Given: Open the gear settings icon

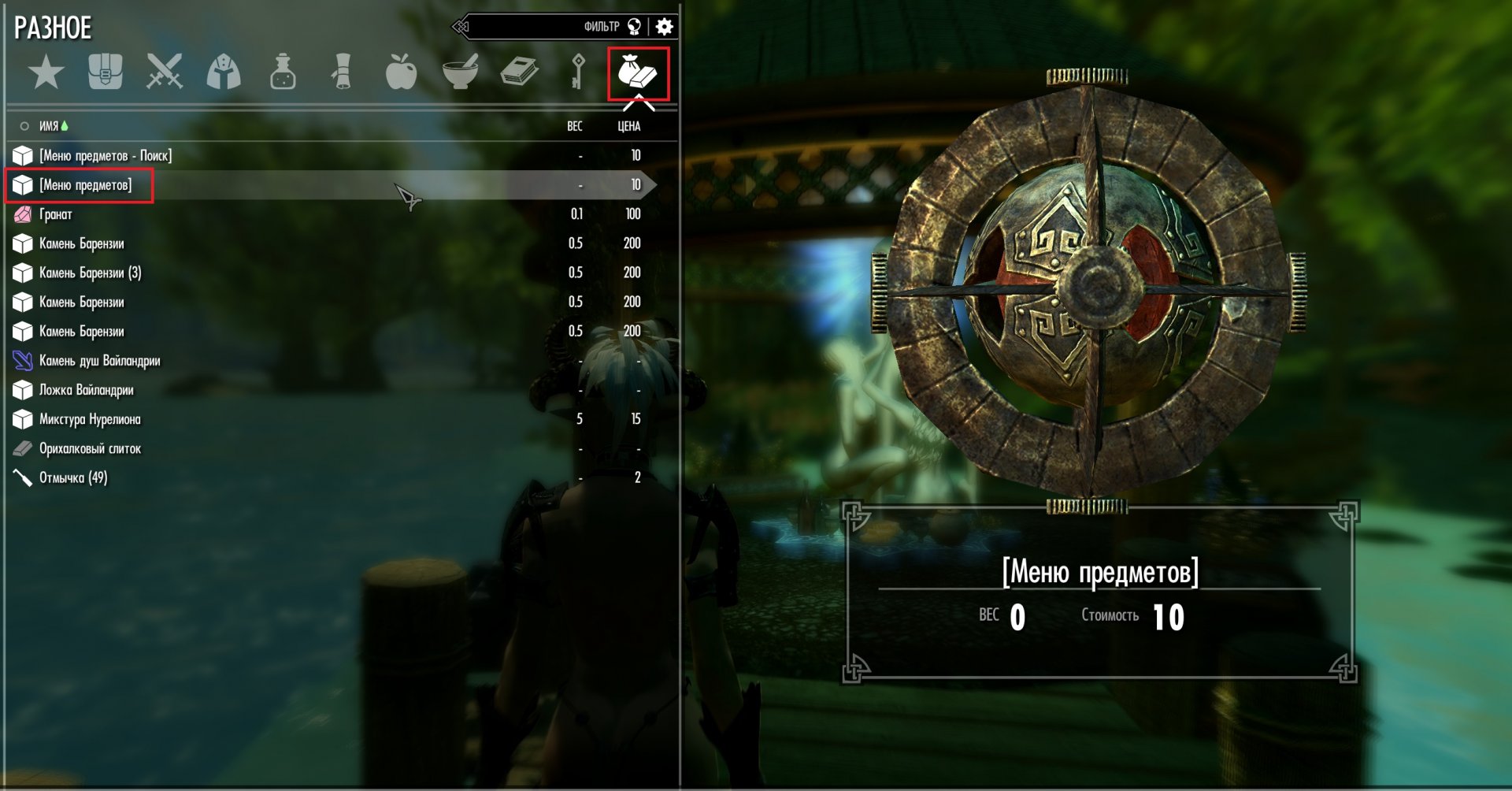Looking at the screenshot, I should tap(665, 27).
